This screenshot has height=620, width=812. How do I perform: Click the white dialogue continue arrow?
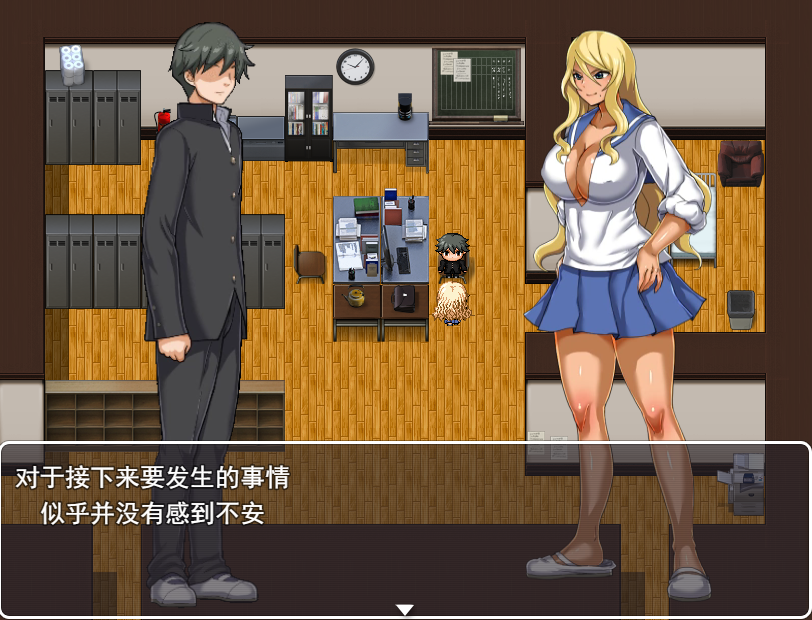pos(404,609)
